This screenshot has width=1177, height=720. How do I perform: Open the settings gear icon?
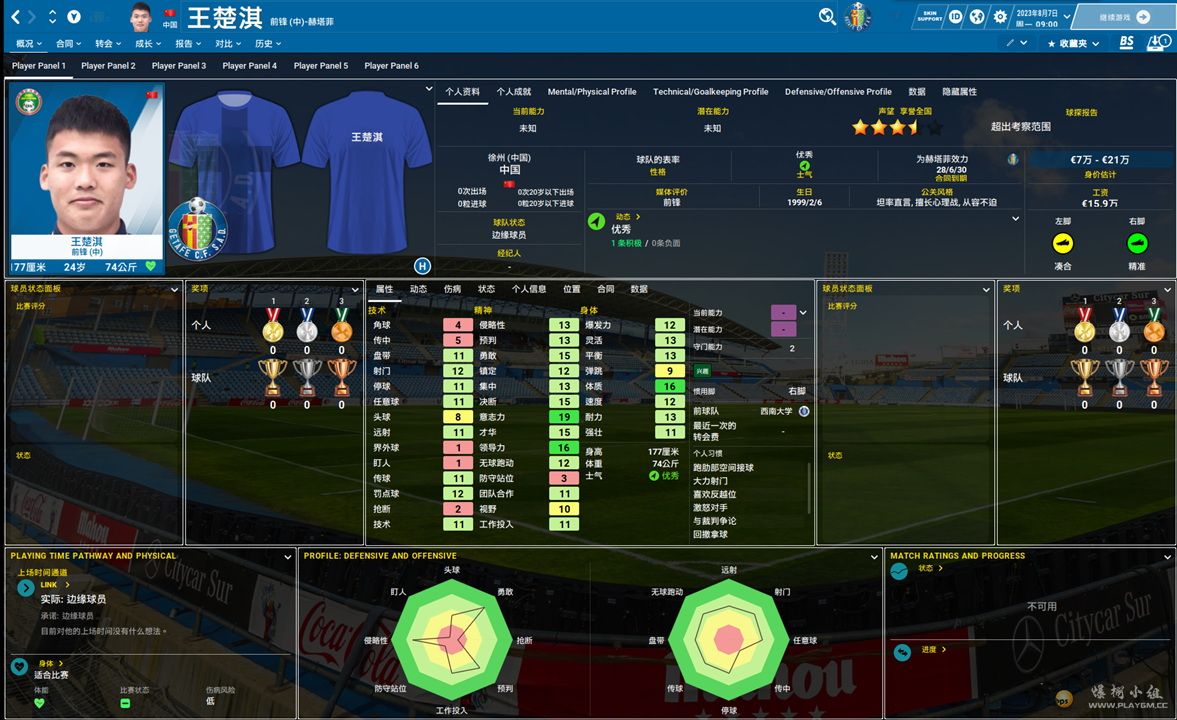[x=1000, y=17]
